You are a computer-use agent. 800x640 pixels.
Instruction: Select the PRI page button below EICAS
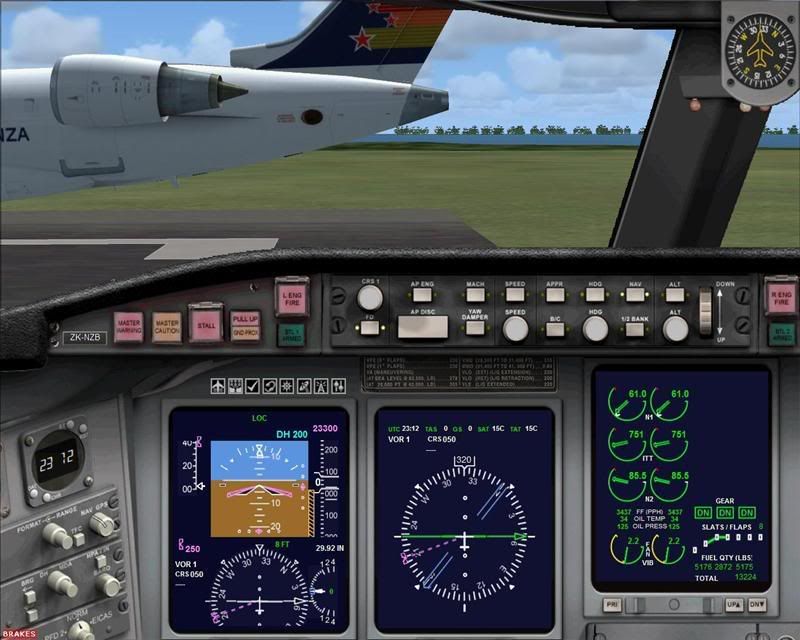(610, 606)
